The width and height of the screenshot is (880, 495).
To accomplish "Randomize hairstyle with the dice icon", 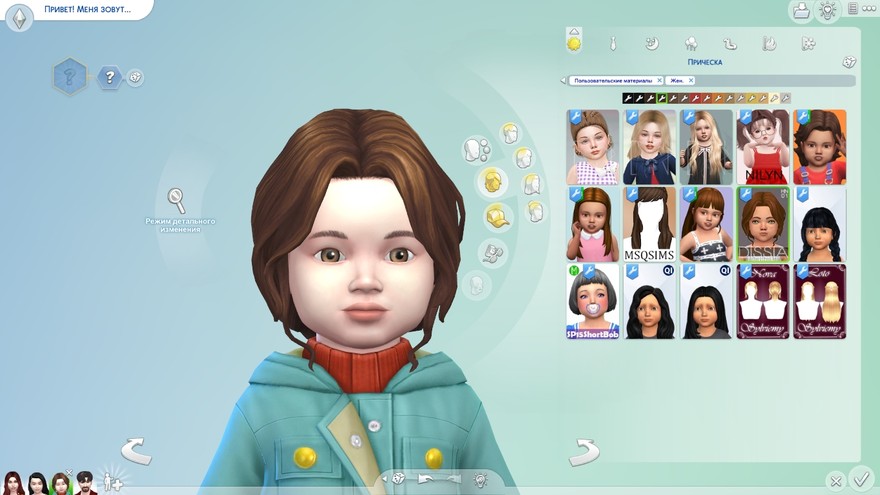I will pos(849,62).
